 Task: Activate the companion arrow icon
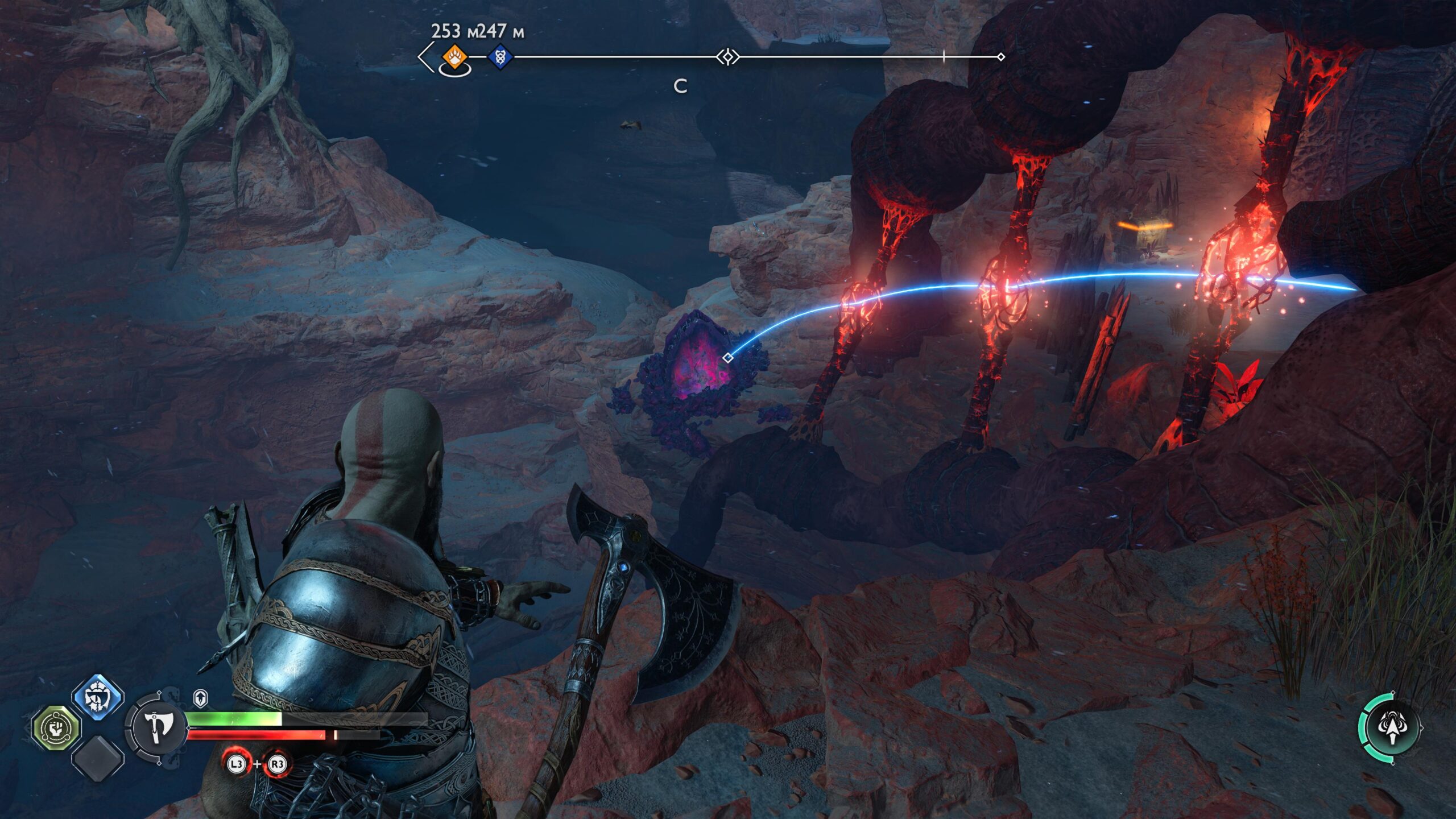click(x=1392, y=727)
